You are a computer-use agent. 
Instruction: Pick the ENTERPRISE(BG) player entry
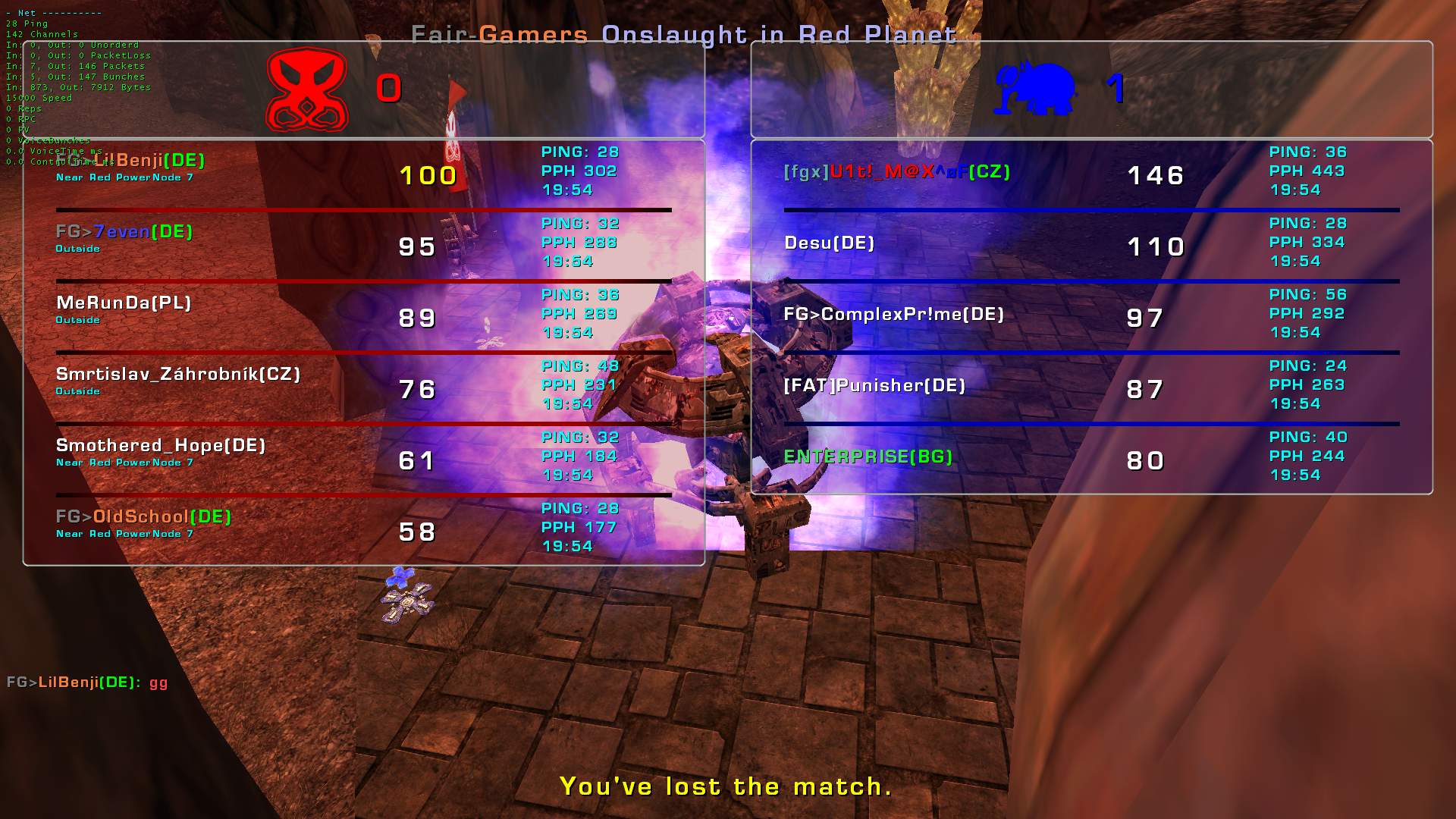(x=868, y=457)
